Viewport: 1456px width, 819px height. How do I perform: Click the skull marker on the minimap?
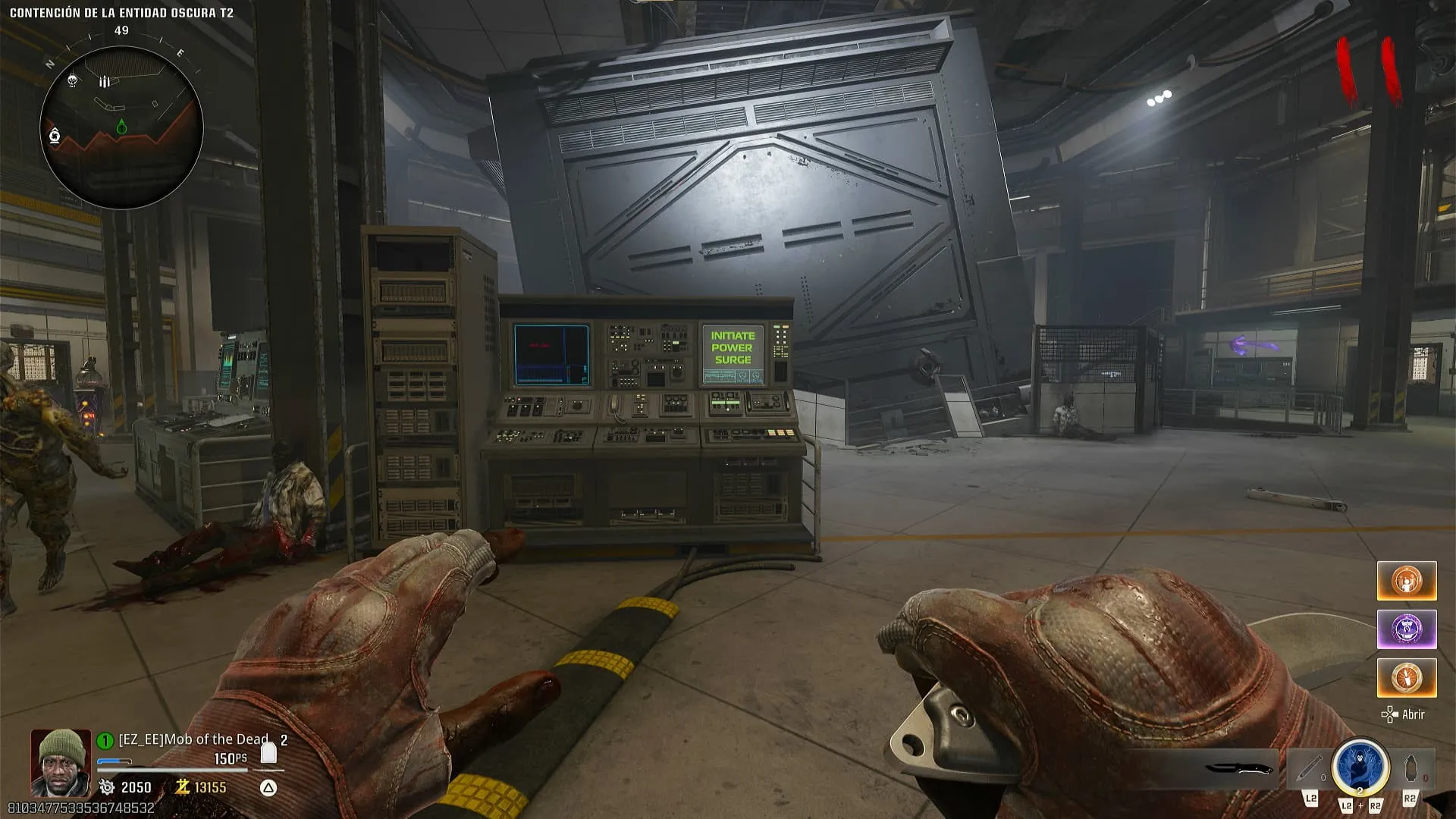[x=72, y=80]
